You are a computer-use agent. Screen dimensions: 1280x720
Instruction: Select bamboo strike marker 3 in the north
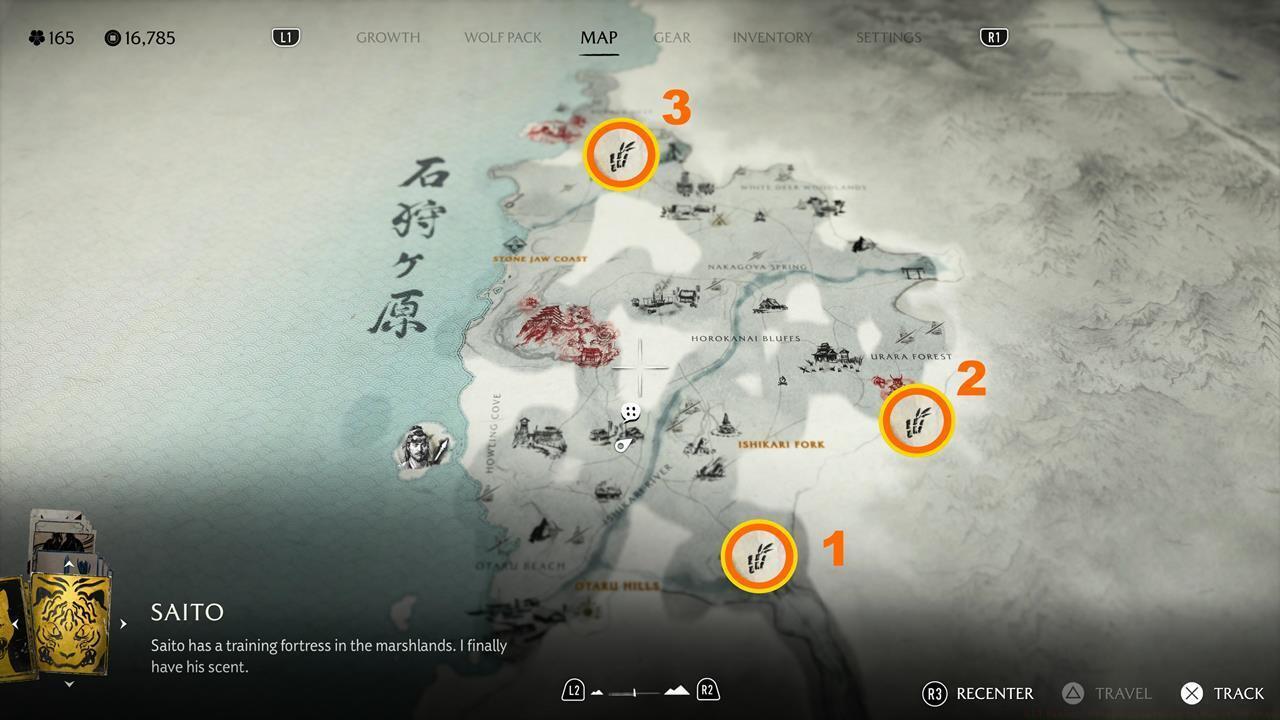pyautogui.click(x=621, y=154)
